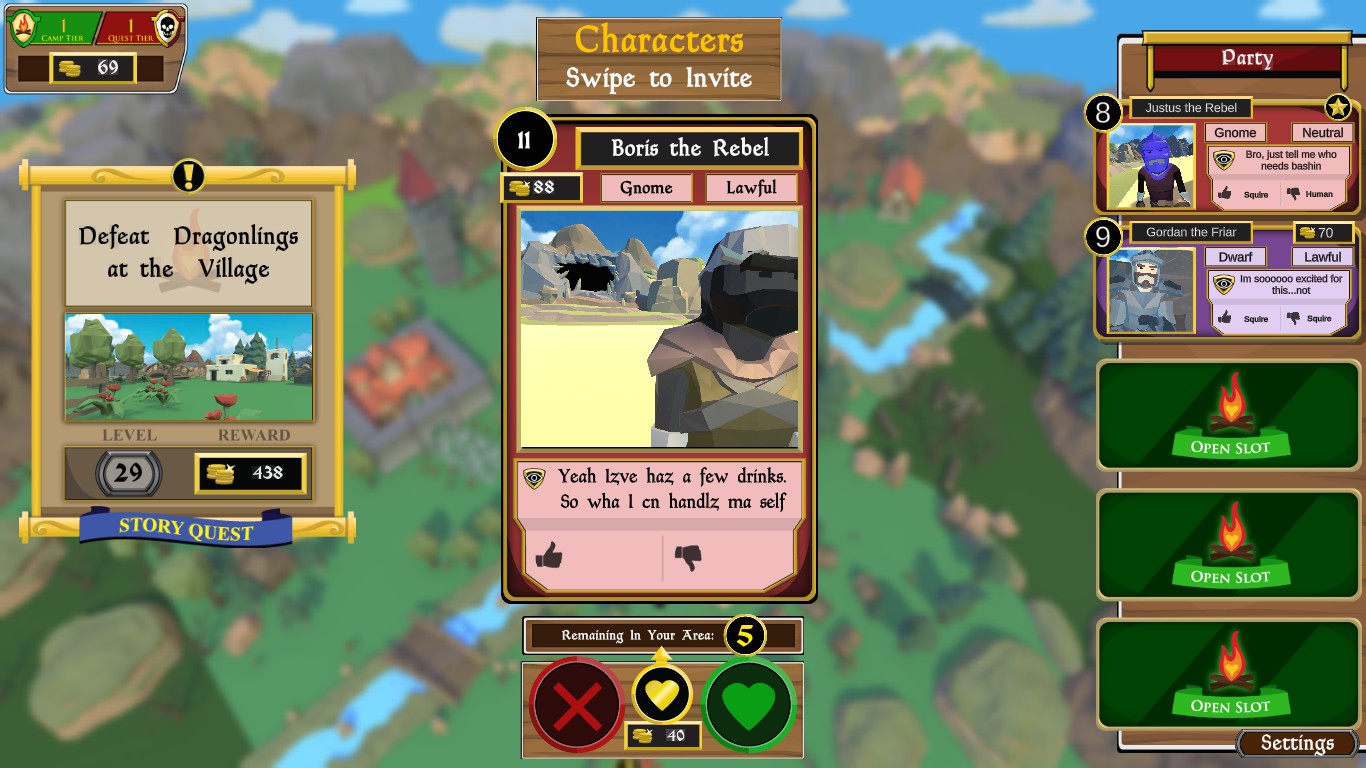The image size is (1366, 768).
Task: Click the gold heart super-invite button
Action: point(662,693)
